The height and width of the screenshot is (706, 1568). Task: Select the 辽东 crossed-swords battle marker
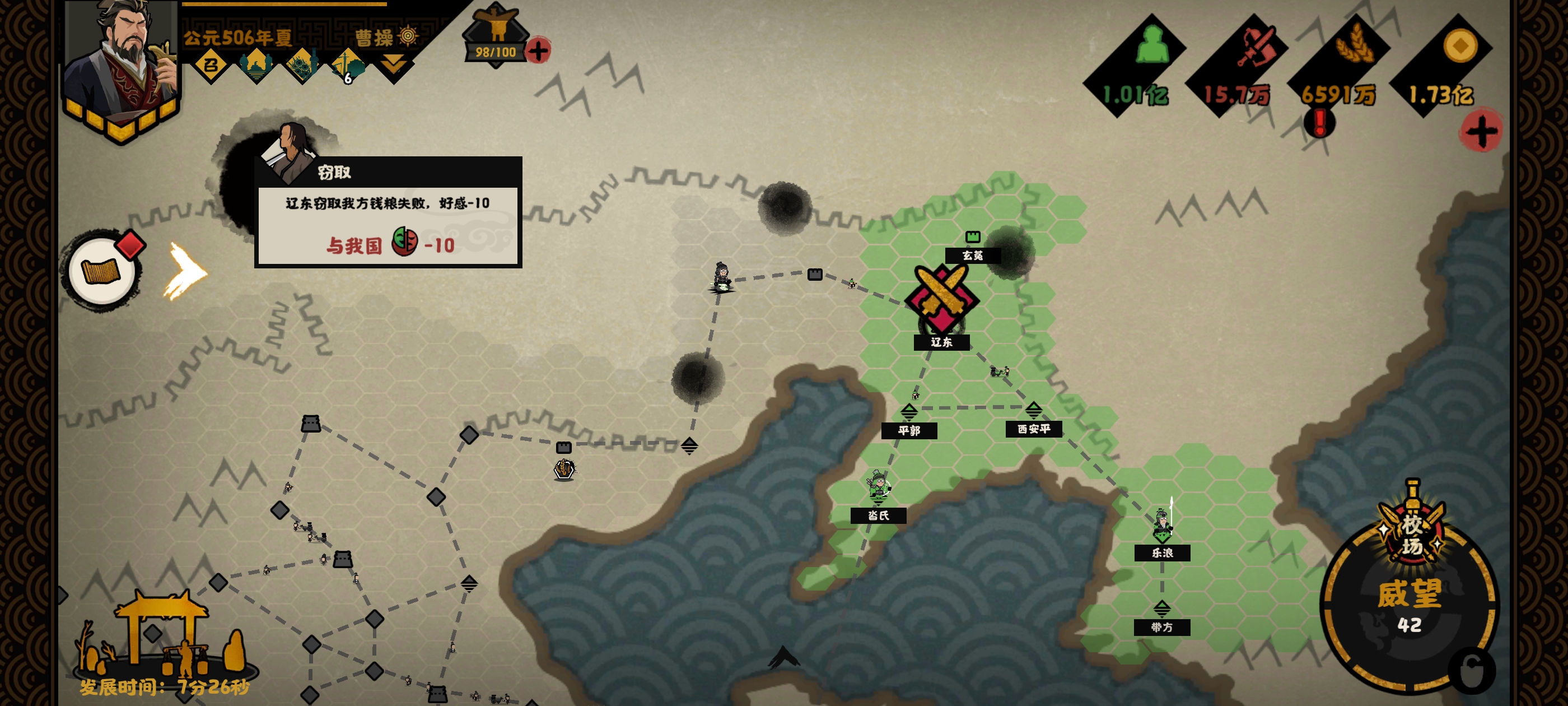click(x=941, y=299)
